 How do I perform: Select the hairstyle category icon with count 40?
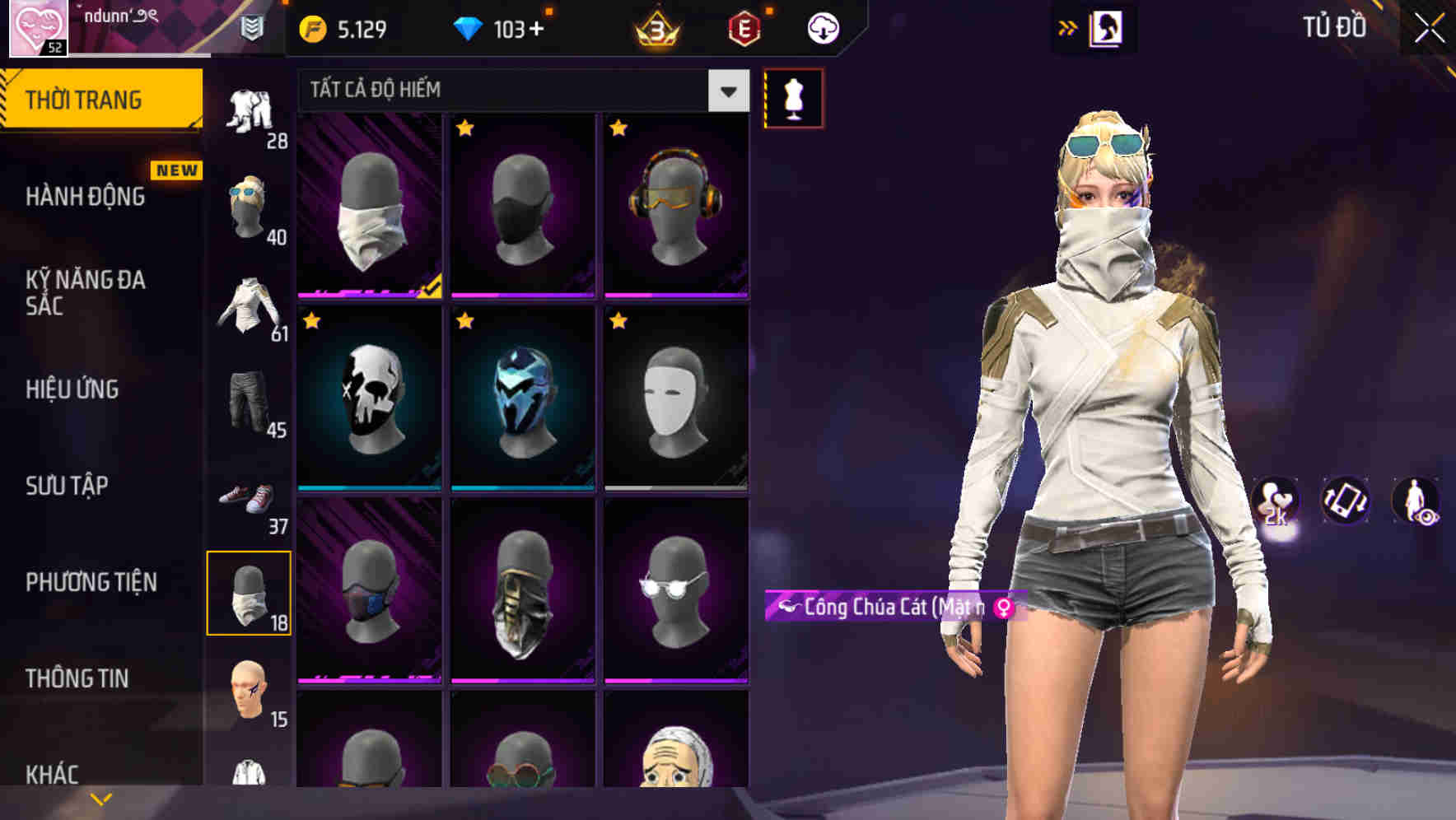(247, 206)
